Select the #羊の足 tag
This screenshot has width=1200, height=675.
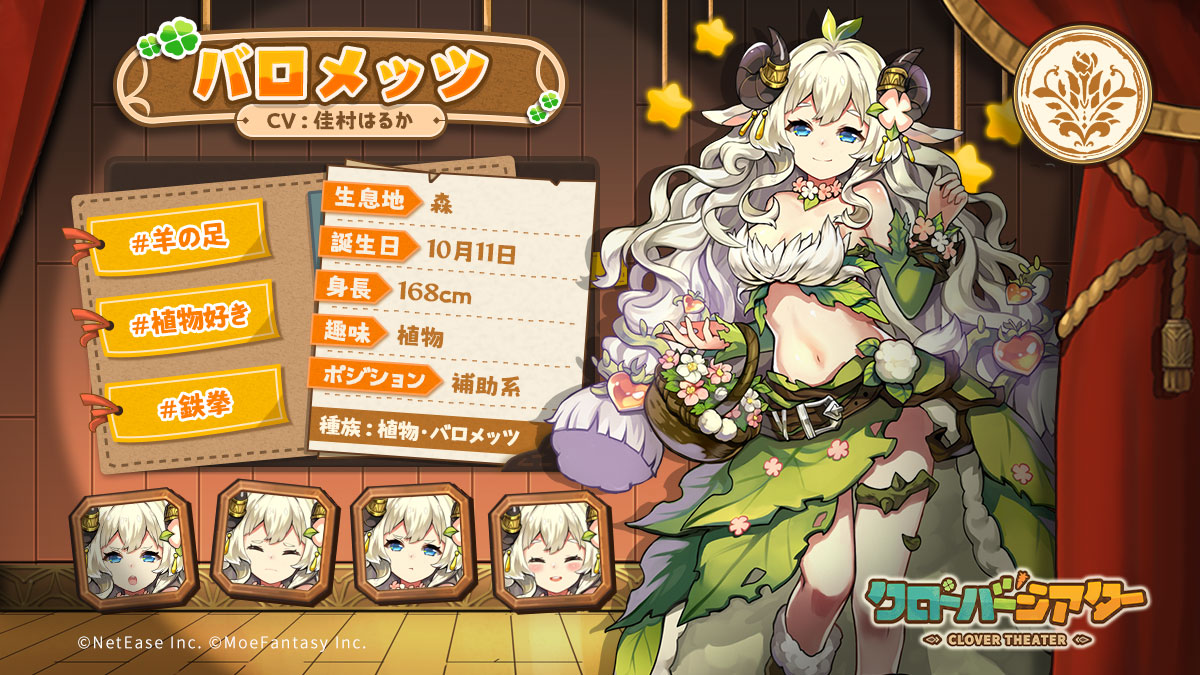pos(176,237)
